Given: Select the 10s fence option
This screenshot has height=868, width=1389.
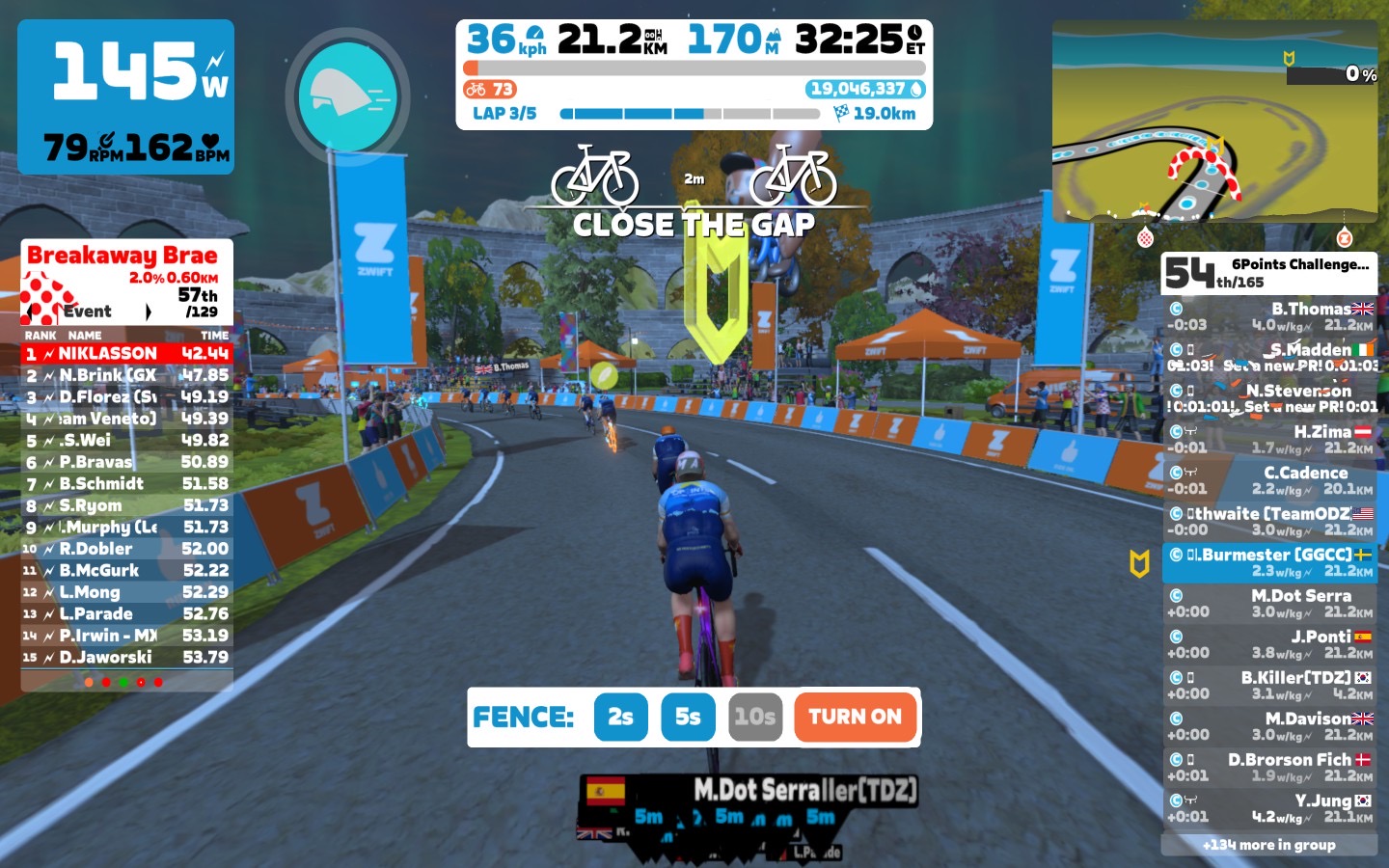Looking at the screenshot, I should coord(754,717).
